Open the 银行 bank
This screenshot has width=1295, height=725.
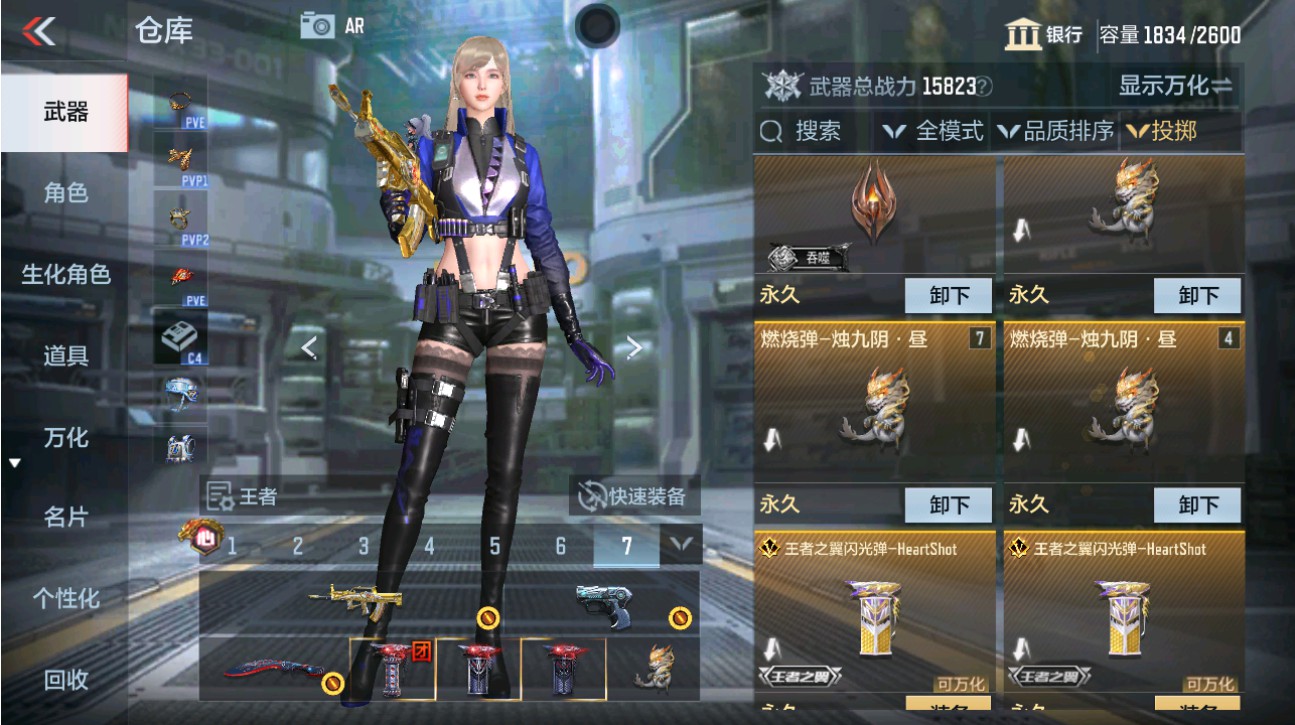(x=1043, y=34)
